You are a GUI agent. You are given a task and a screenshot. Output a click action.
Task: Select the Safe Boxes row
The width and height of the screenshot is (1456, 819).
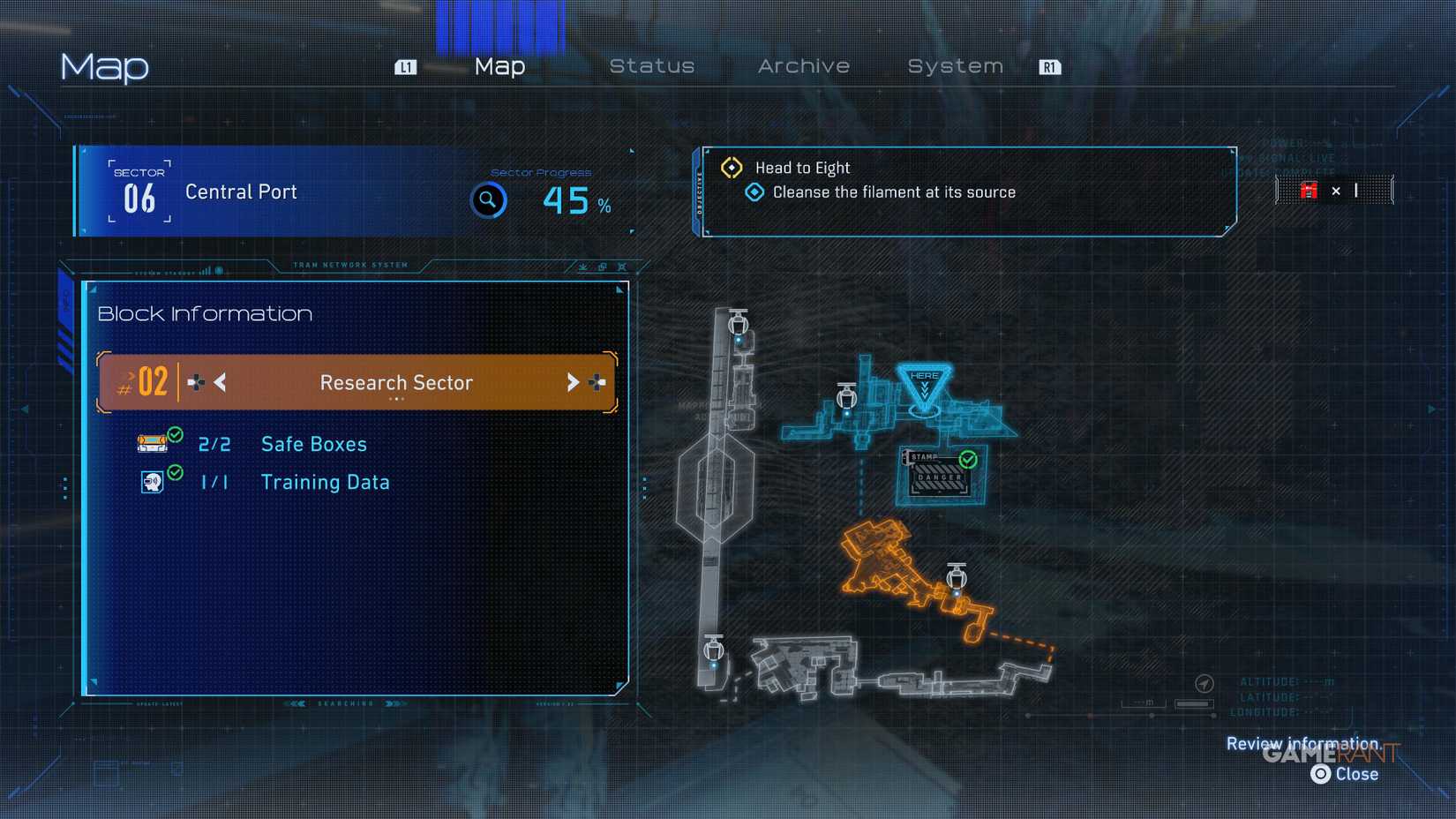[x=313, y=444]
